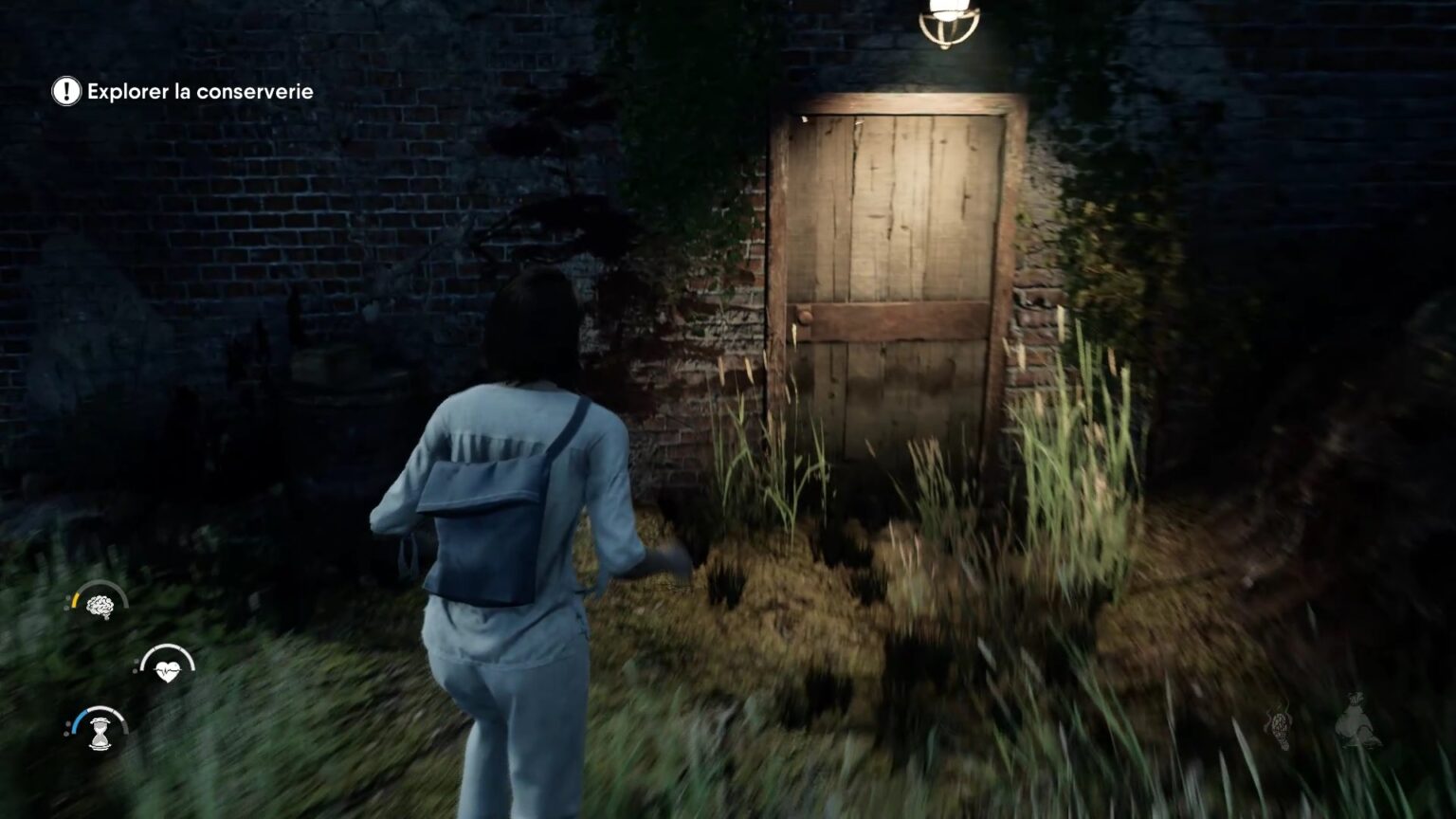Click the crouching creature icon bottom right
The width and height of the screenshot is (1456, 819).
pyautogui.click(x=1356, y=720)
